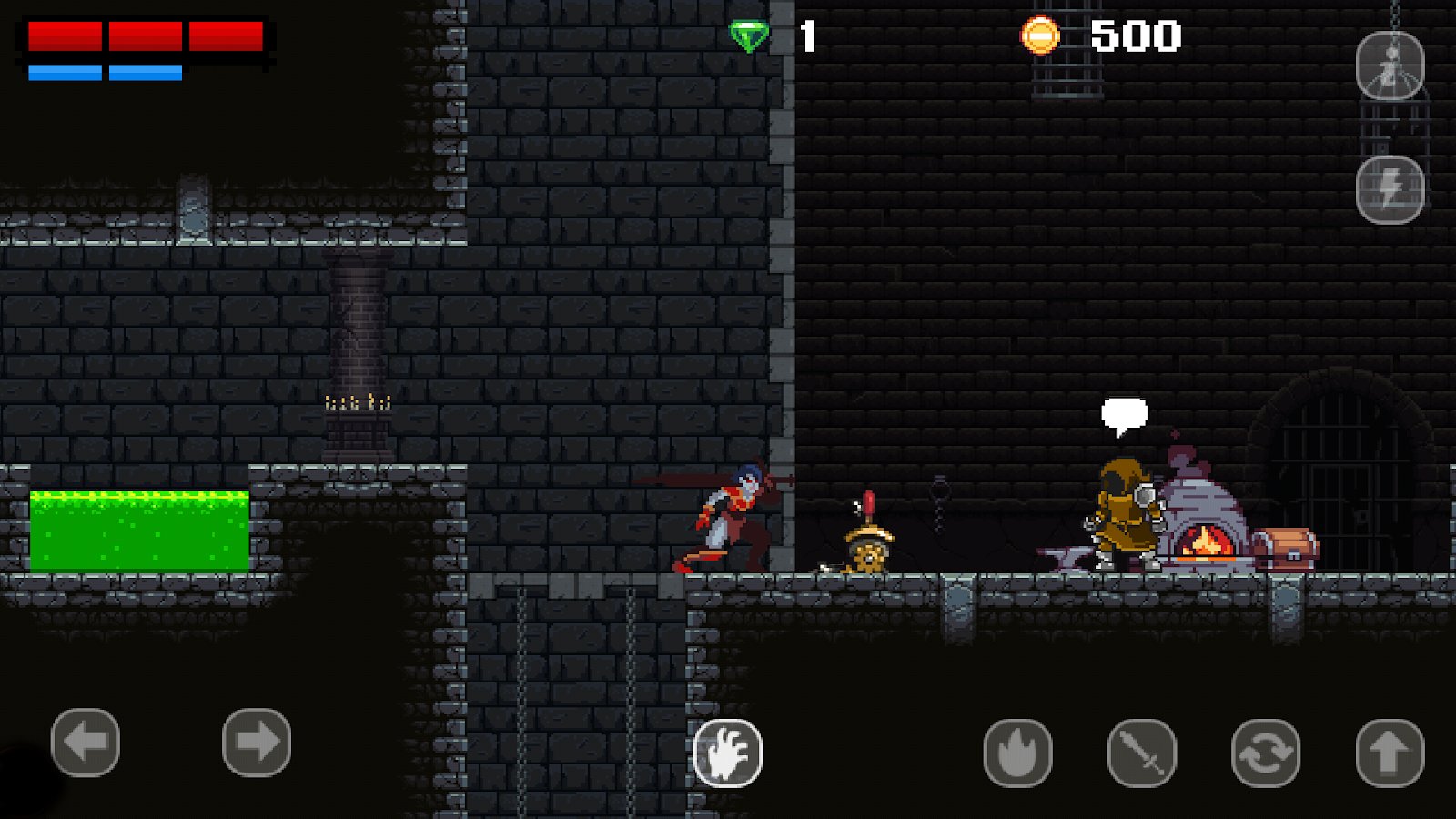The height and width of the screenshot is (819, 1456).
Task: Open the character figure button
Action: (1390, 66)
